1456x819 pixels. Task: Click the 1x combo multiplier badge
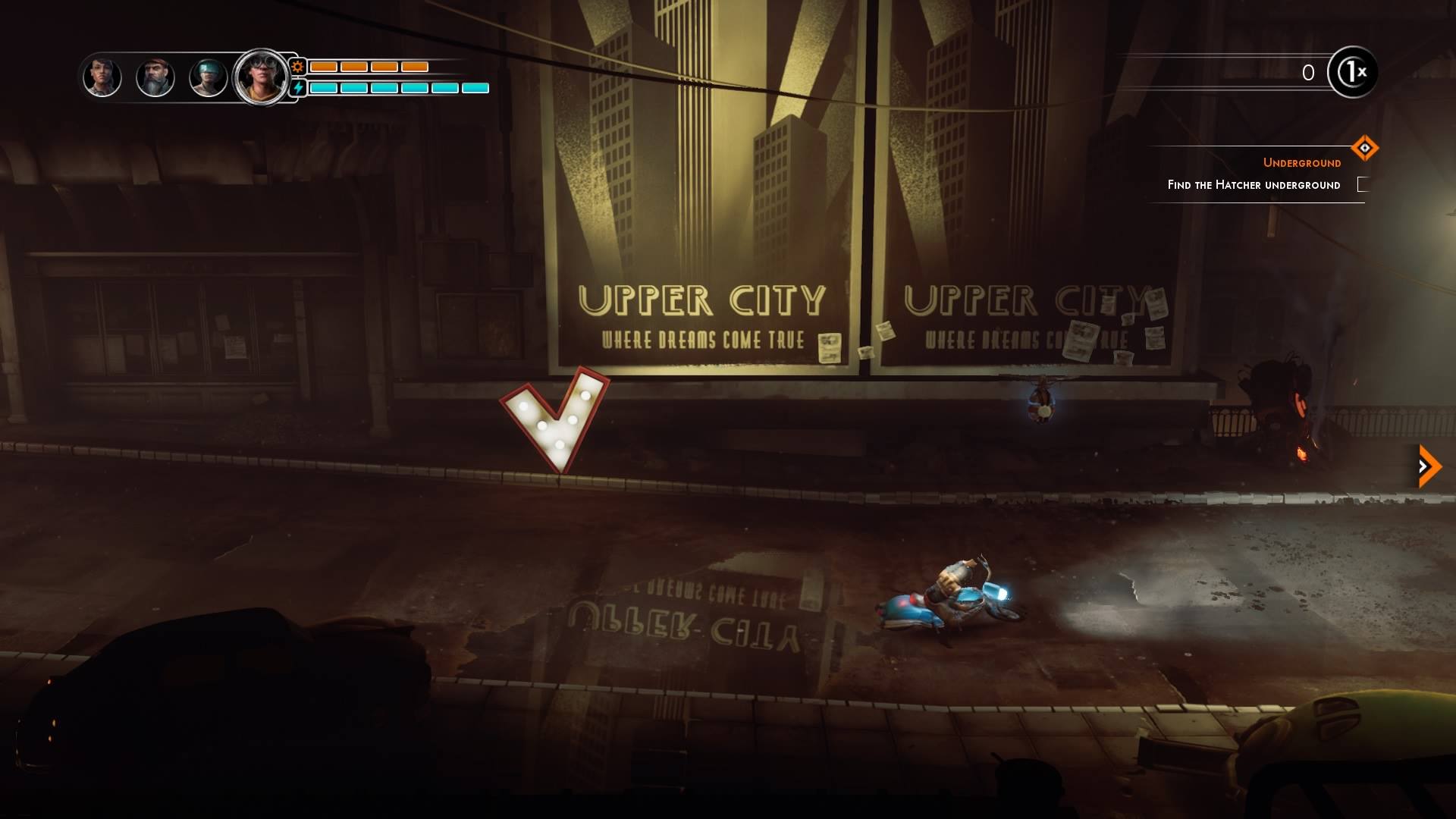pyautogui.click(x=1354, y=73)
